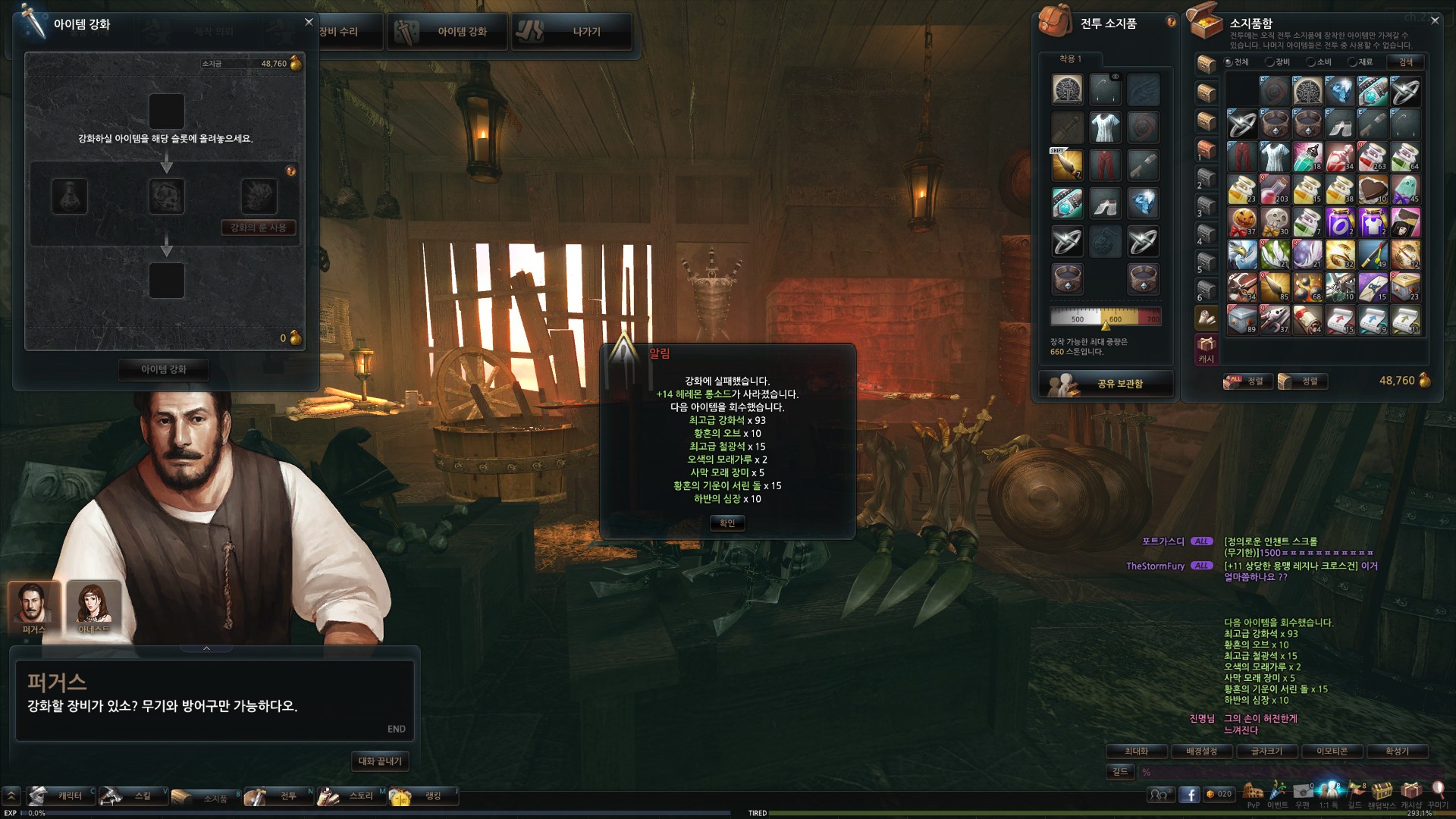Viewport: 1456px width, 819px height.
Task: Confirm the failed enhancement alert with 확인
Action: pos(727,522)
